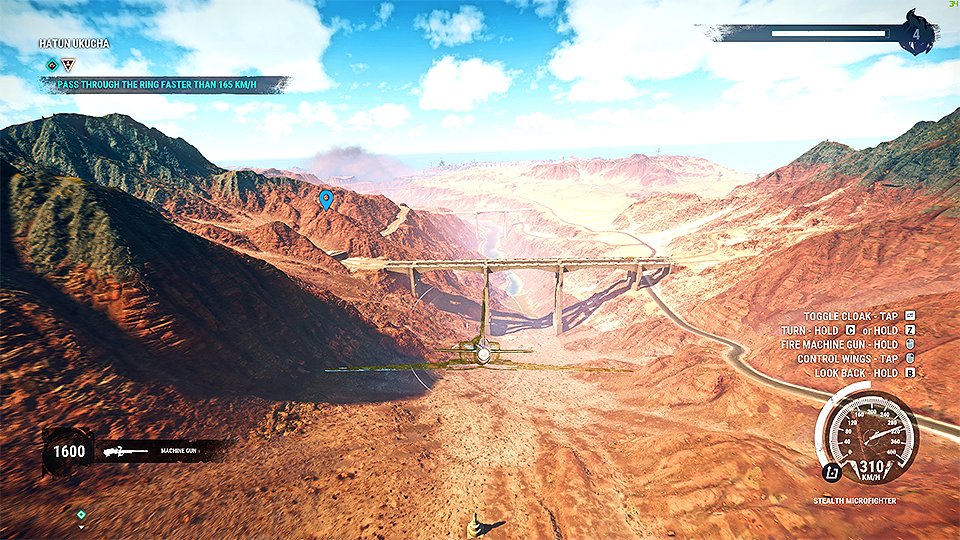Select the machine gun weapon icon
This screenshot has height=540, width=960.
(123, 451)
